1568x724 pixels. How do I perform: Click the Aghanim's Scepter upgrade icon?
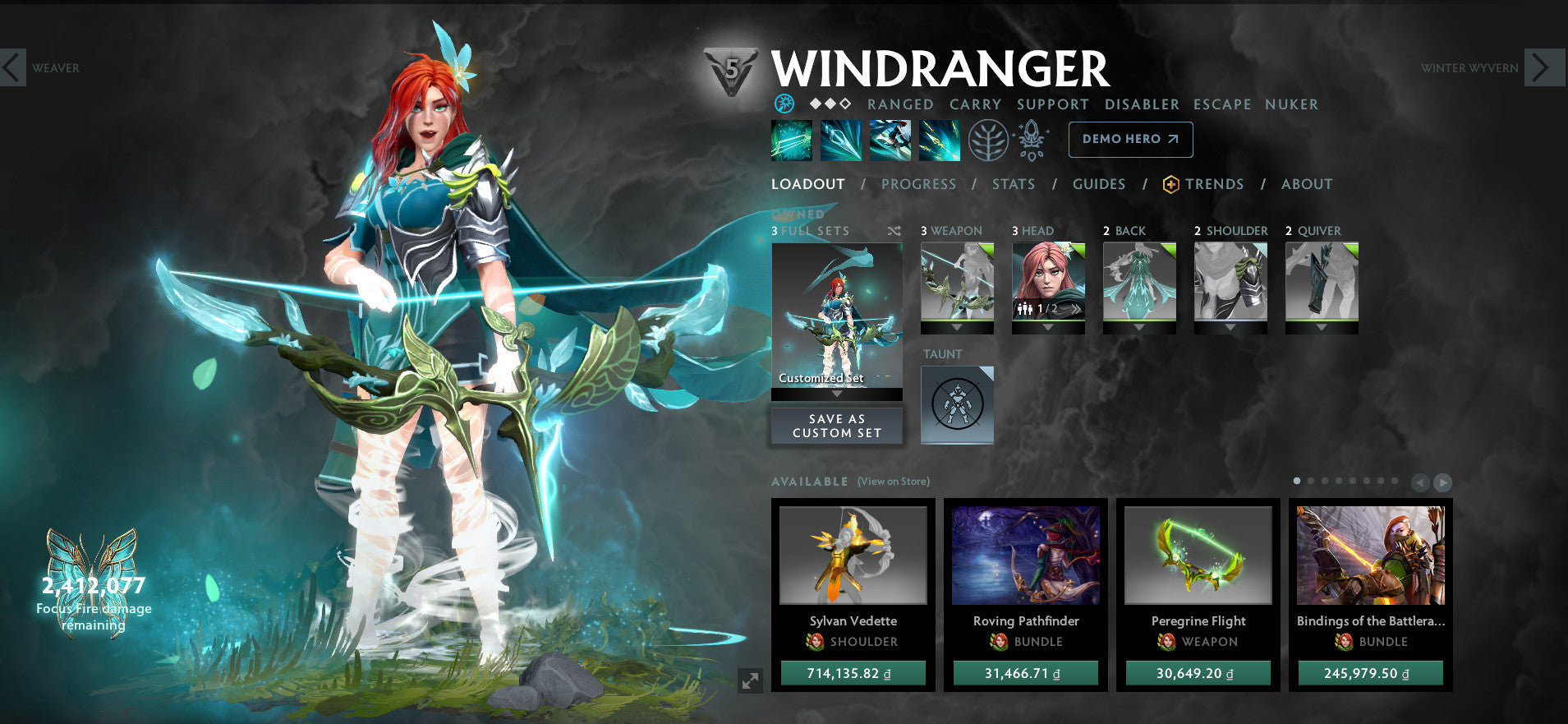(1032, 139)
